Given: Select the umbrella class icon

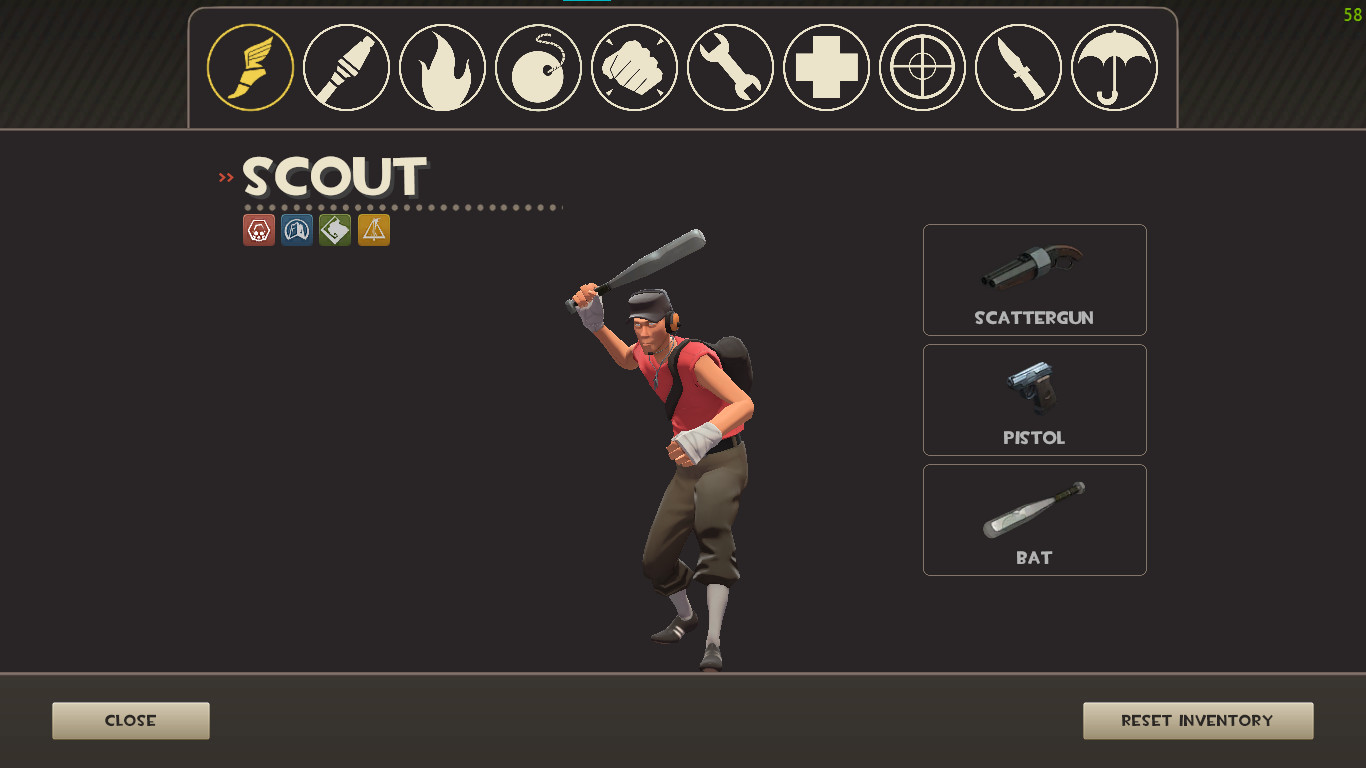Looking at the screenshot, I should coord(1113,66).
